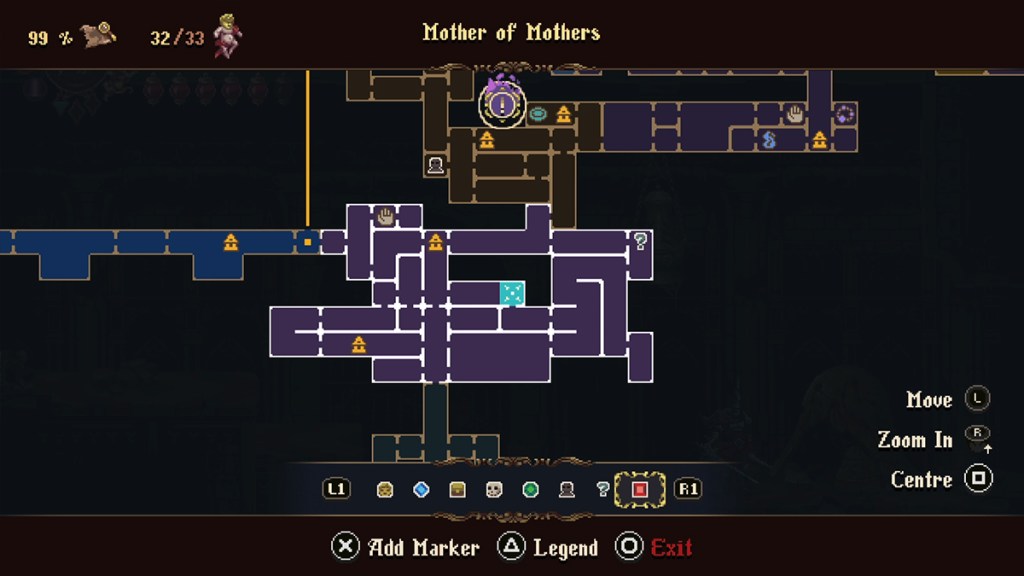Image resolution: width=1024 pixels, height=576 pixels.
Task: Click the question mark marker on the map
Action: click(x=641, y=241)
